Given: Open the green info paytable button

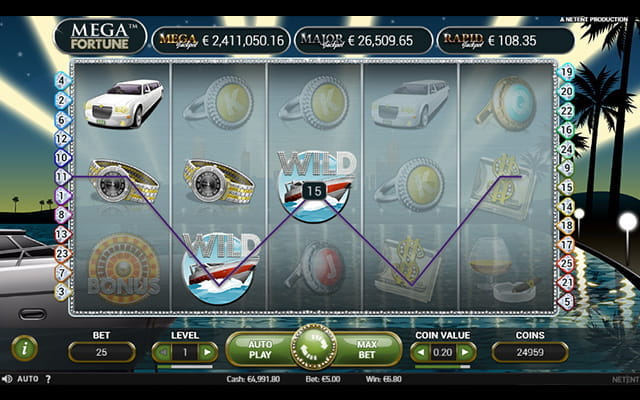Looking at the screenshot, I should (x=25, y=348).
